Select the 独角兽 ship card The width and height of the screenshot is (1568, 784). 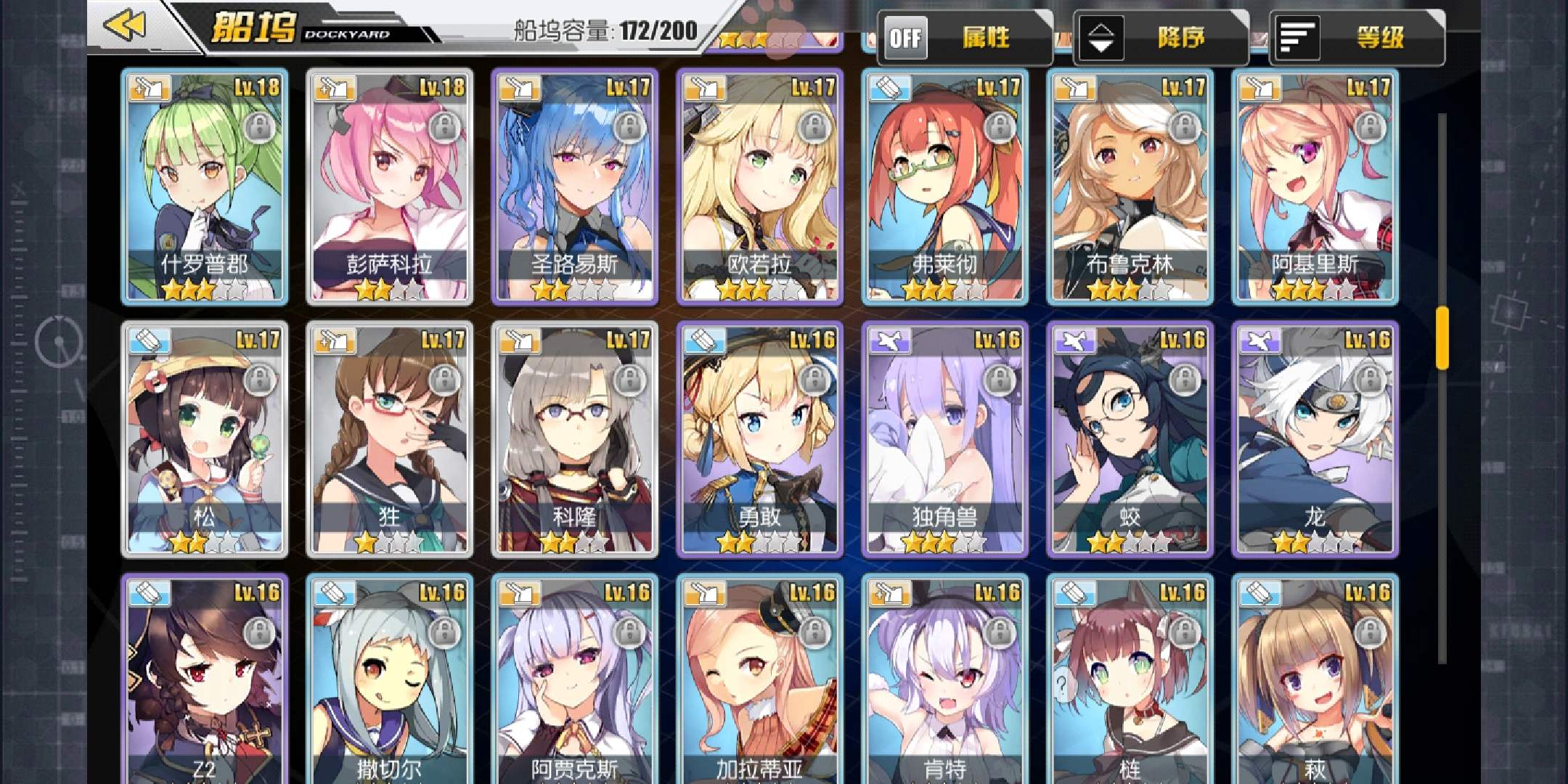click(x=945, y=439)
